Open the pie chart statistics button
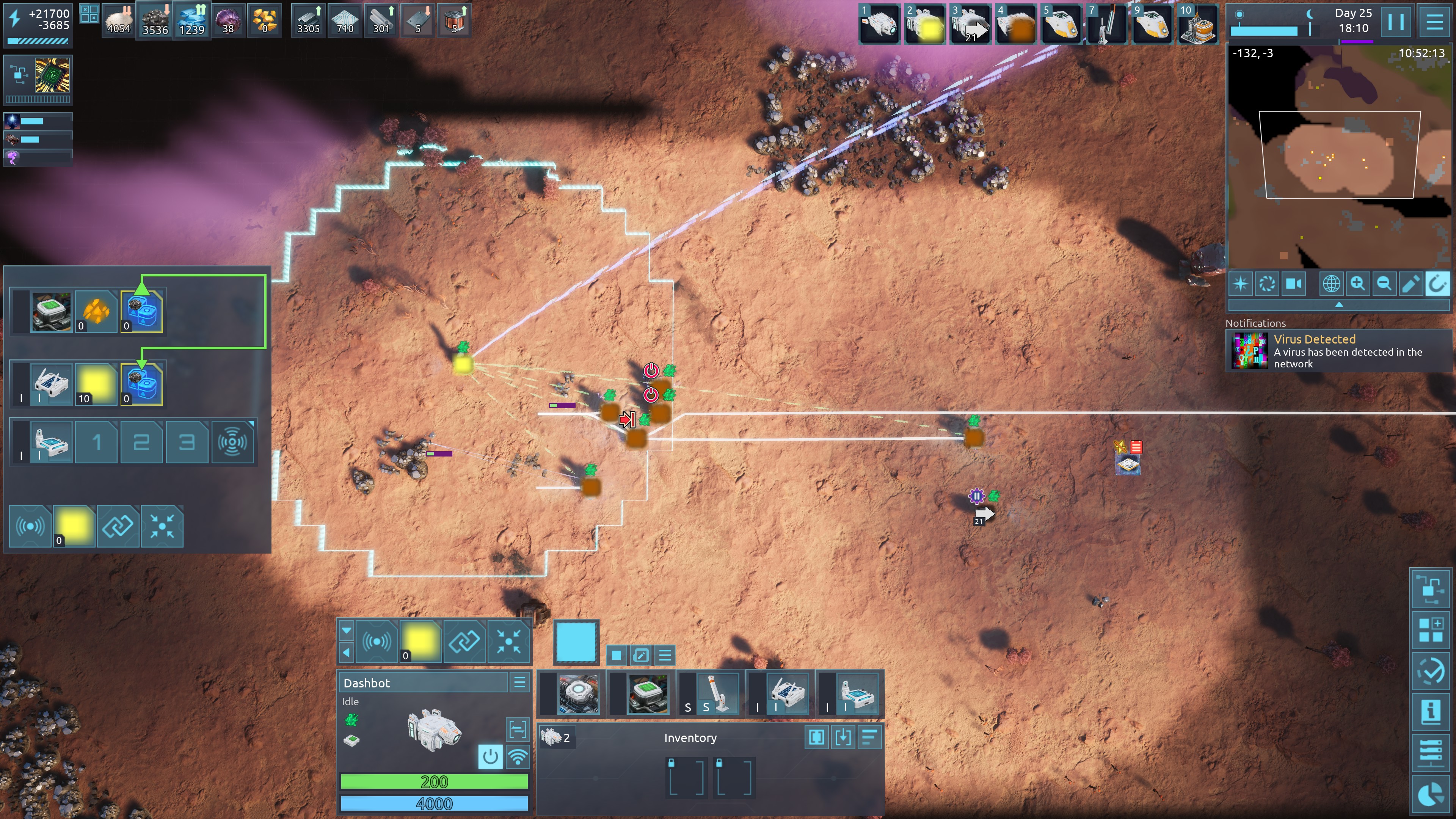Viewport: 1456px width, 819px height. 1430,794
